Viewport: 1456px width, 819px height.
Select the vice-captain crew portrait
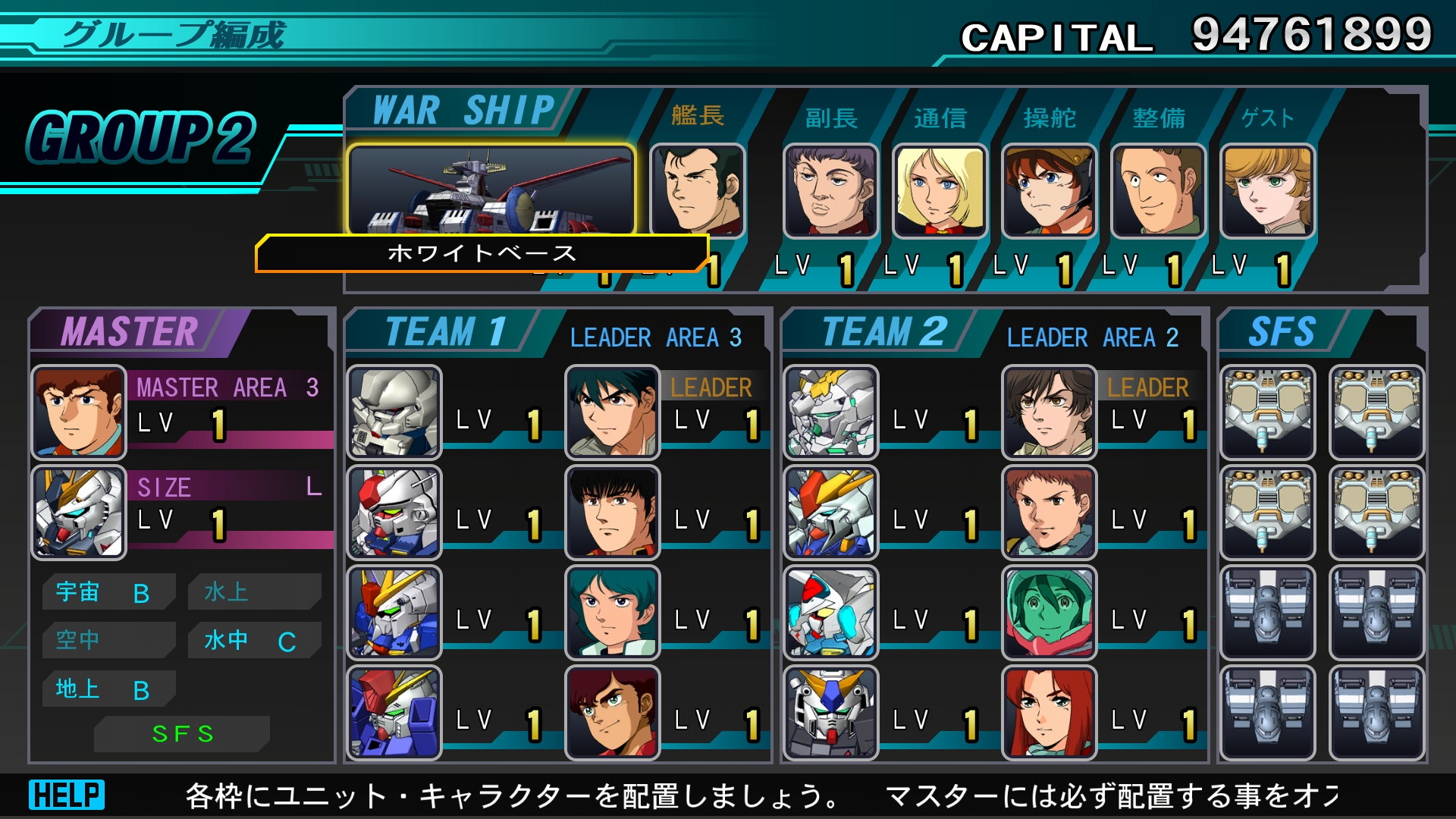[830, 191]
